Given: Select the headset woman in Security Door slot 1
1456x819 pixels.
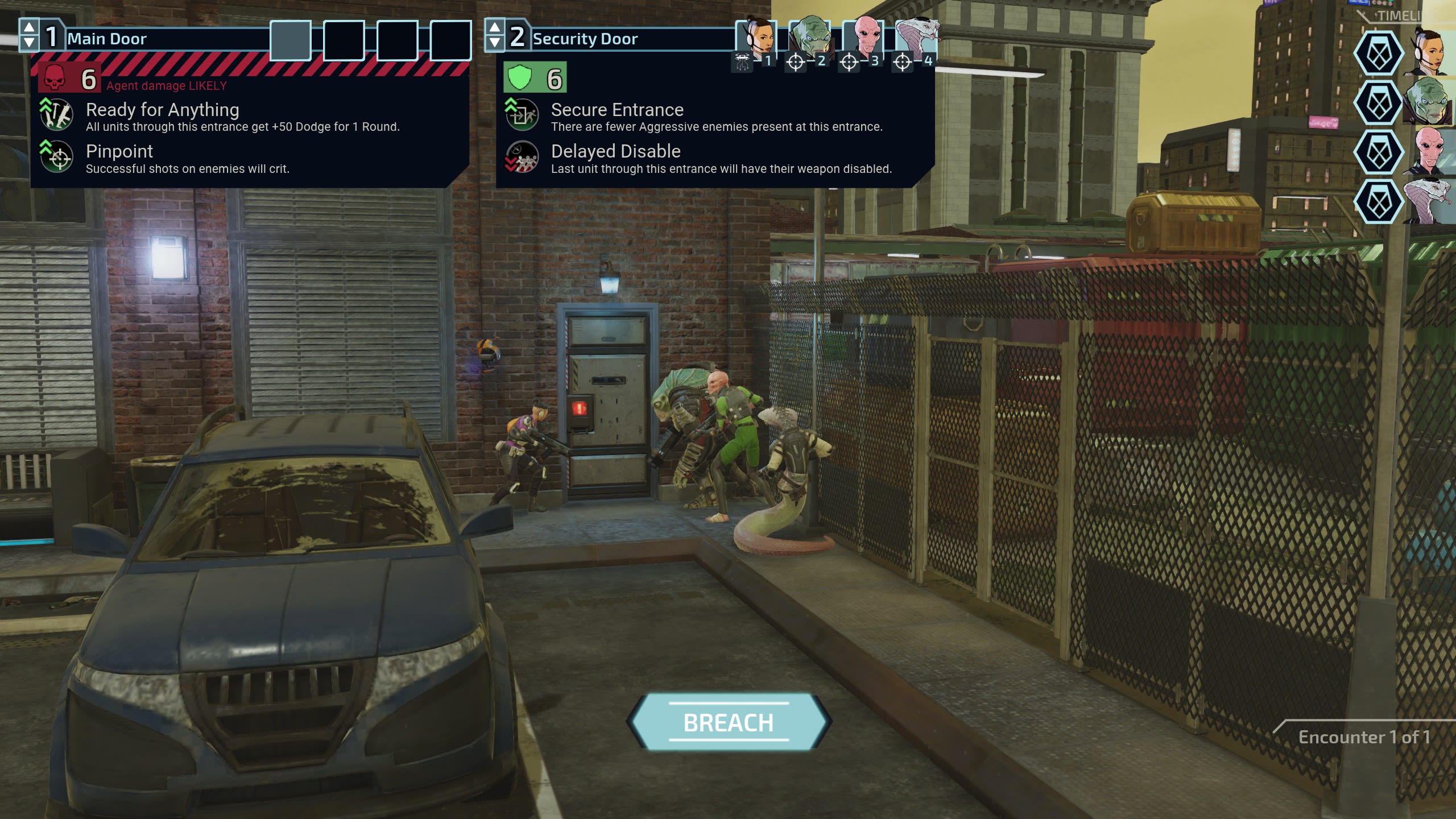Looking at the screenshot, I should coord(756,37).
